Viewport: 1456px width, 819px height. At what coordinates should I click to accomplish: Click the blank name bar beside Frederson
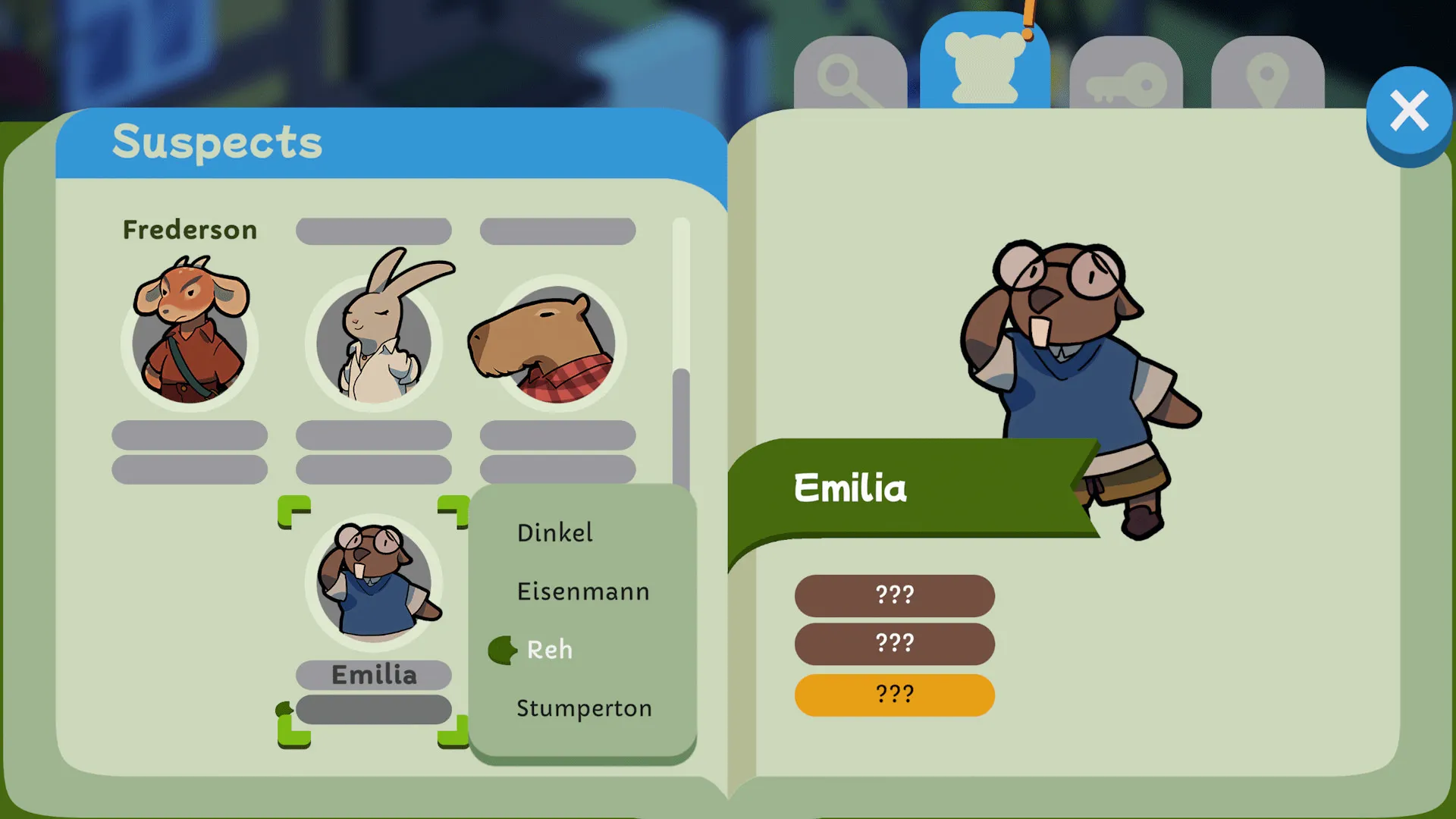[374, 230]
